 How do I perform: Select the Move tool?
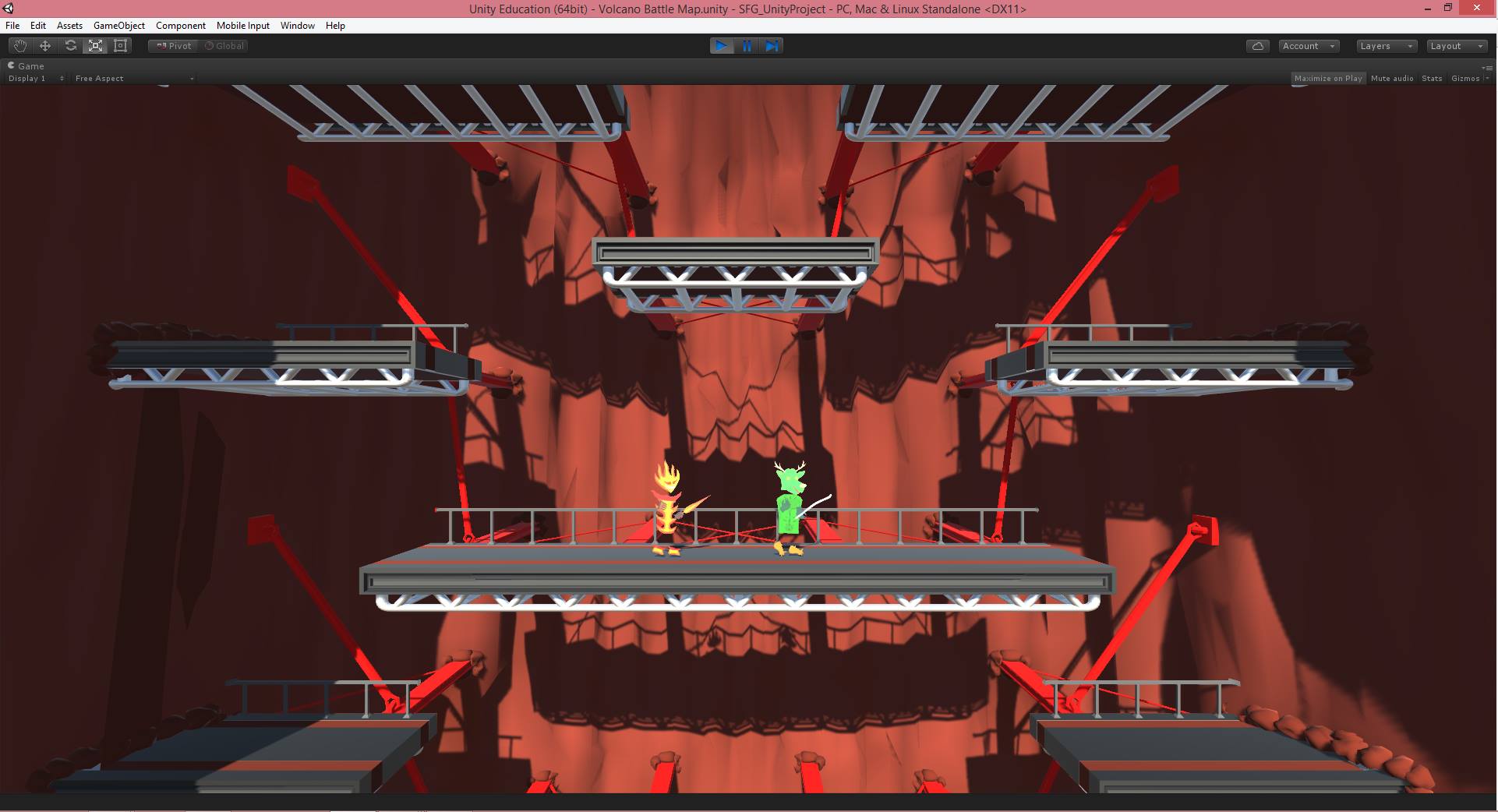(44, 46)
